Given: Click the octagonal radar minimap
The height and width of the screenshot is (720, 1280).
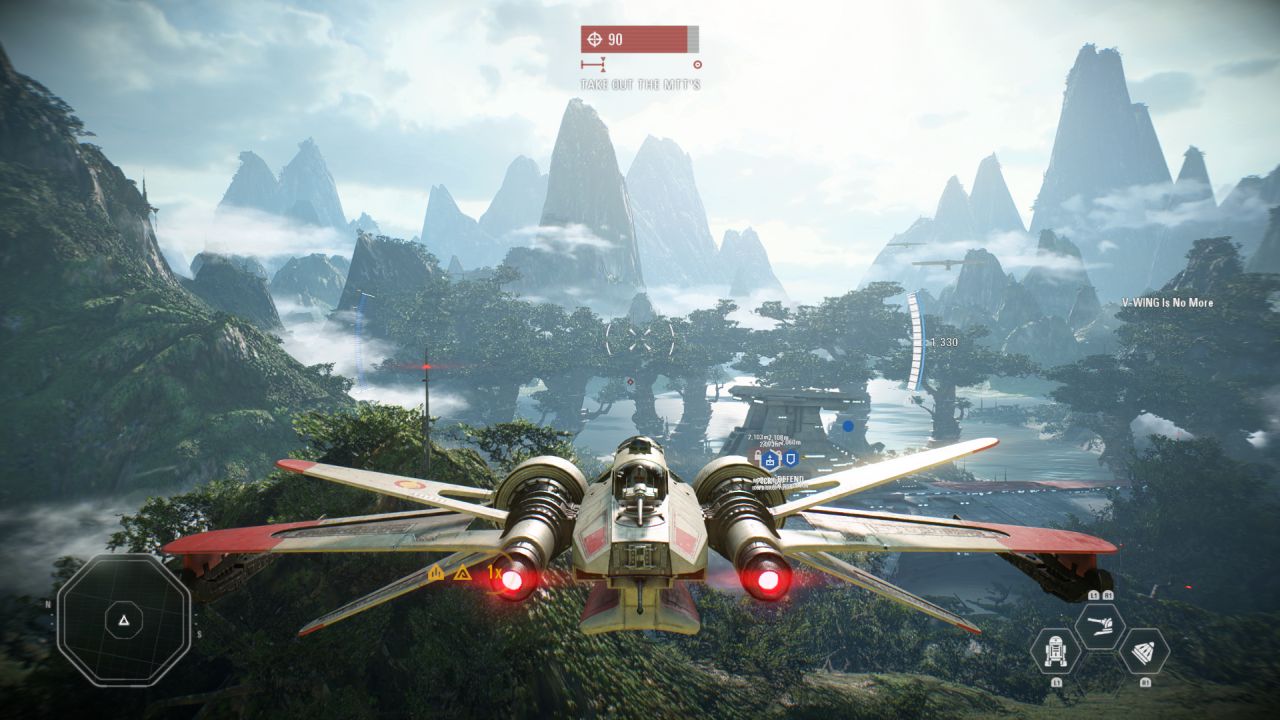Looking at the screenshot, I should point(123,620).
